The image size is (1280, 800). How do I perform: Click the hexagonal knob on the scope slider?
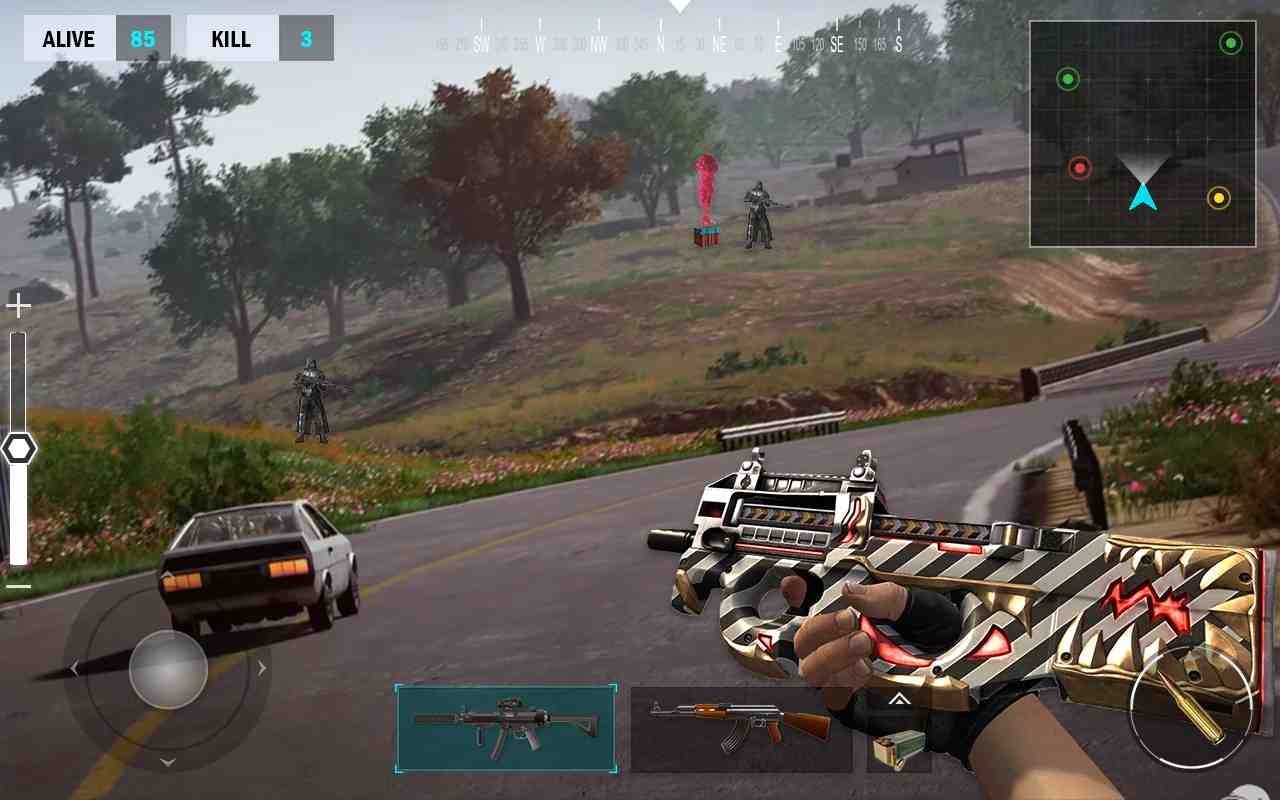[x=18, y=448]
